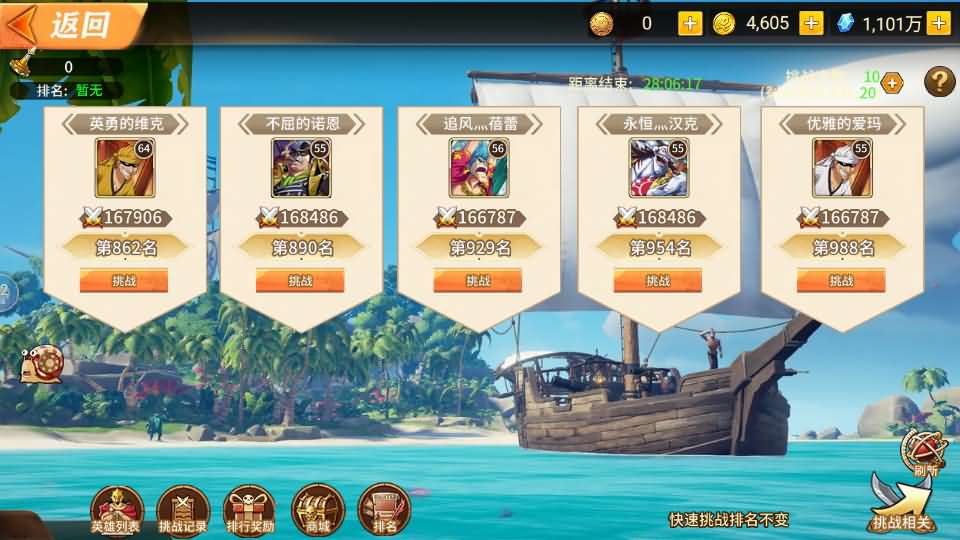Go back using the 返回 button

click(70, 24)
